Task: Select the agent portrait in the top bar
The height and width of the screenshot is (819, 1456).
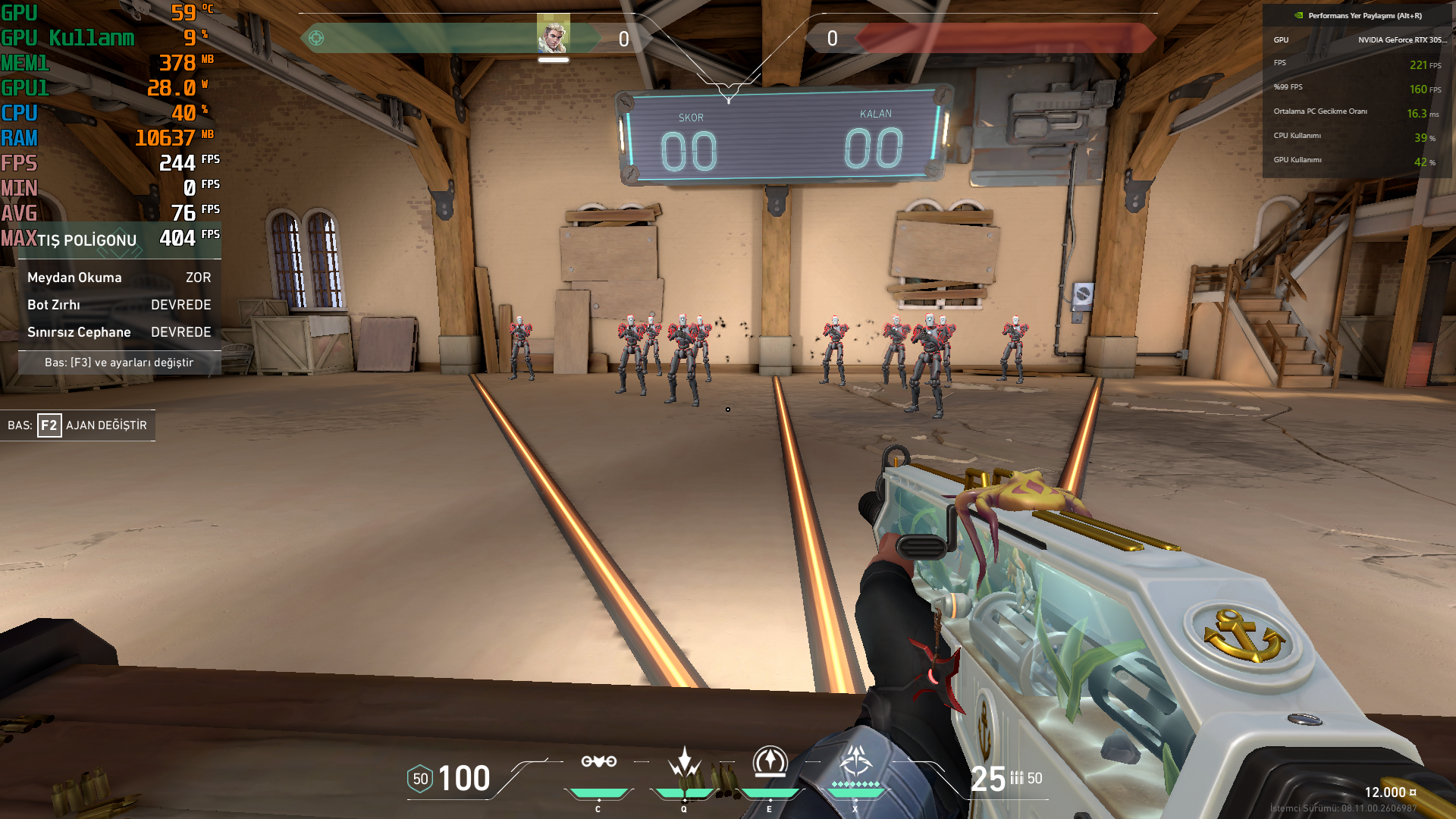Action: point(553,34)
